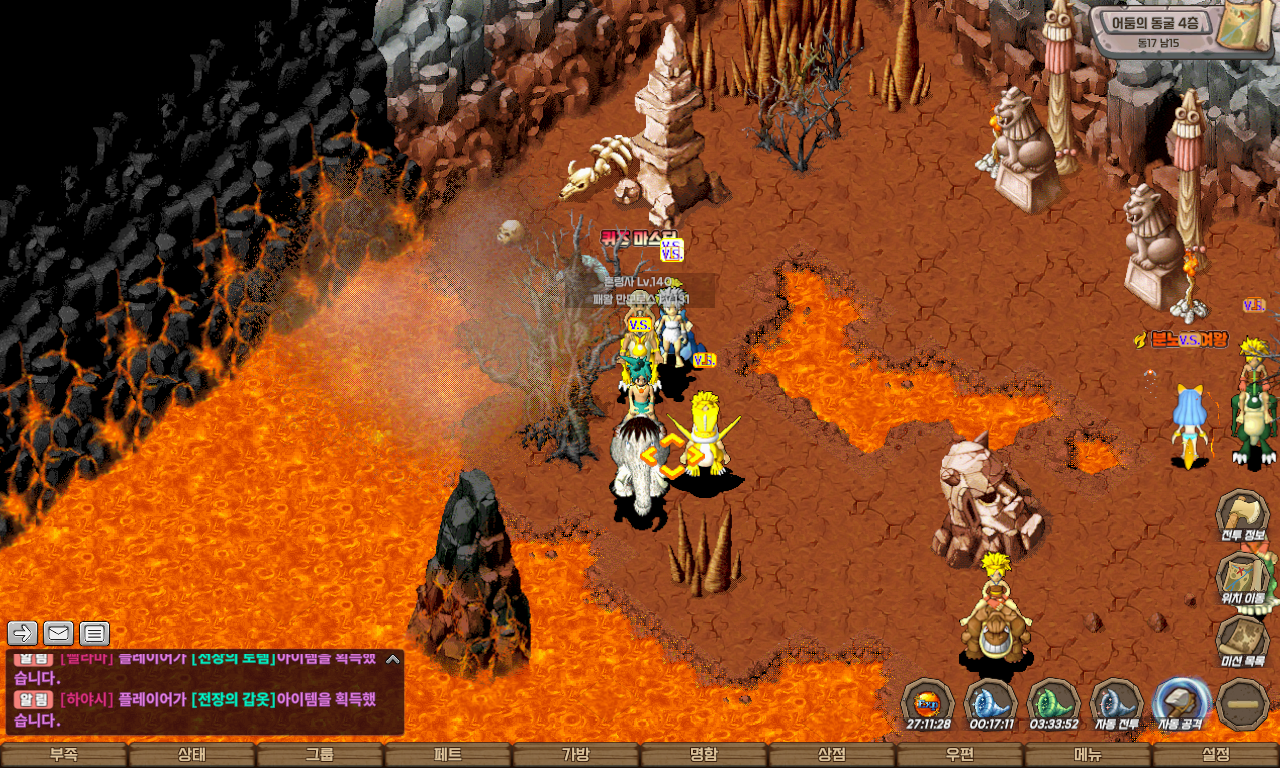
Task: Toggle 자동 전투 auto battle
Action: pos(1116,704)
